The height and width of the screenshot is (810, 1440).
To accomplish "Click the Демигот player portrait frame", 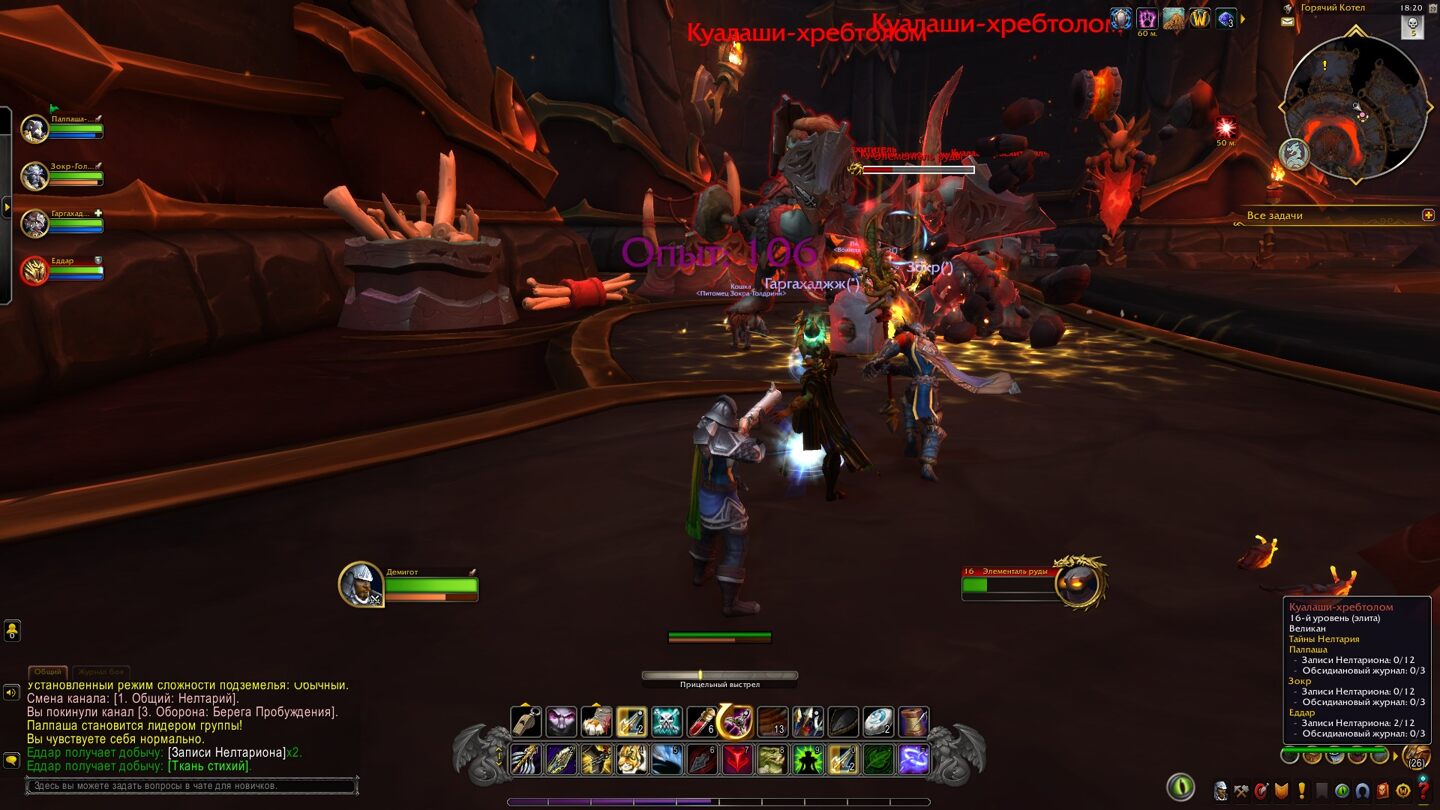I will (x=360, y=584).
